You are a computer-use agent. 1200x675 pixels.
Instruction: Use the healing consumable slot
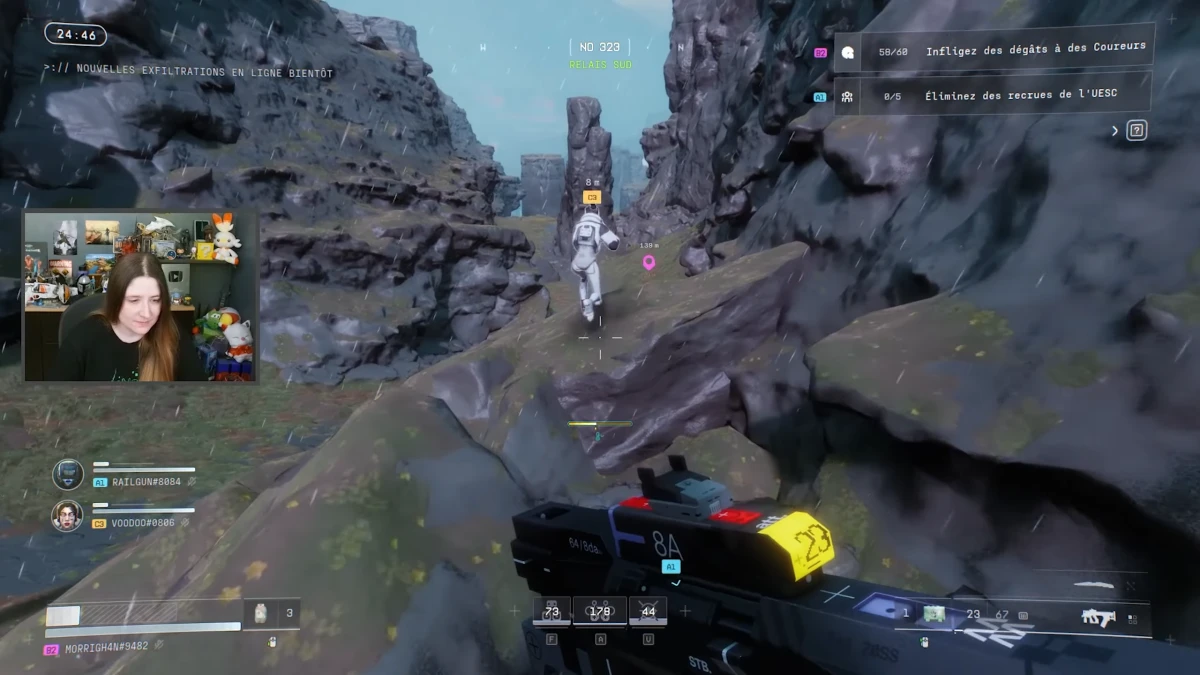pyautogui.click(x=261, y=614)
